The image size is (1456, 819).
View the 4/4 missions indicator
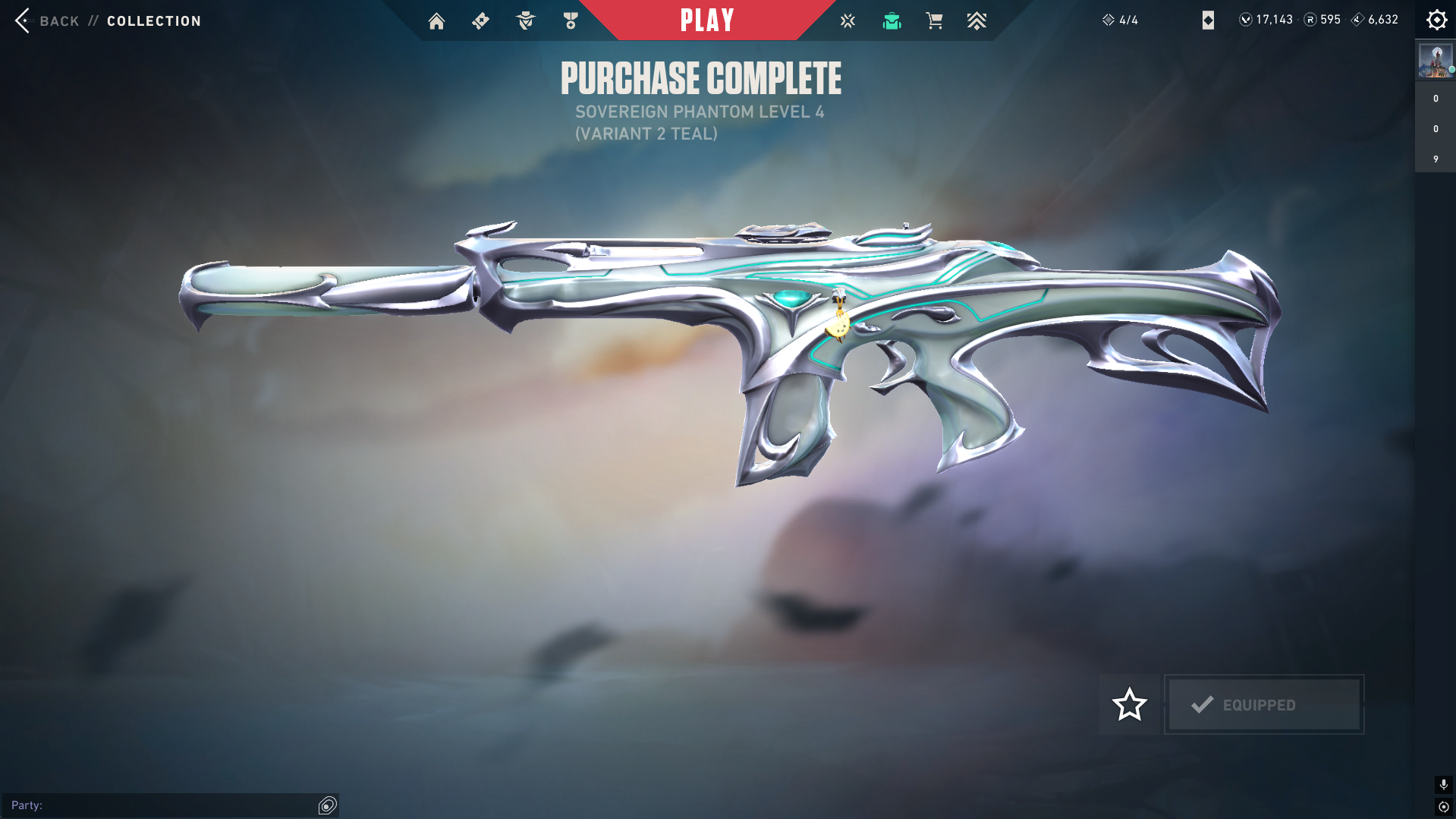click(1121, 20)
